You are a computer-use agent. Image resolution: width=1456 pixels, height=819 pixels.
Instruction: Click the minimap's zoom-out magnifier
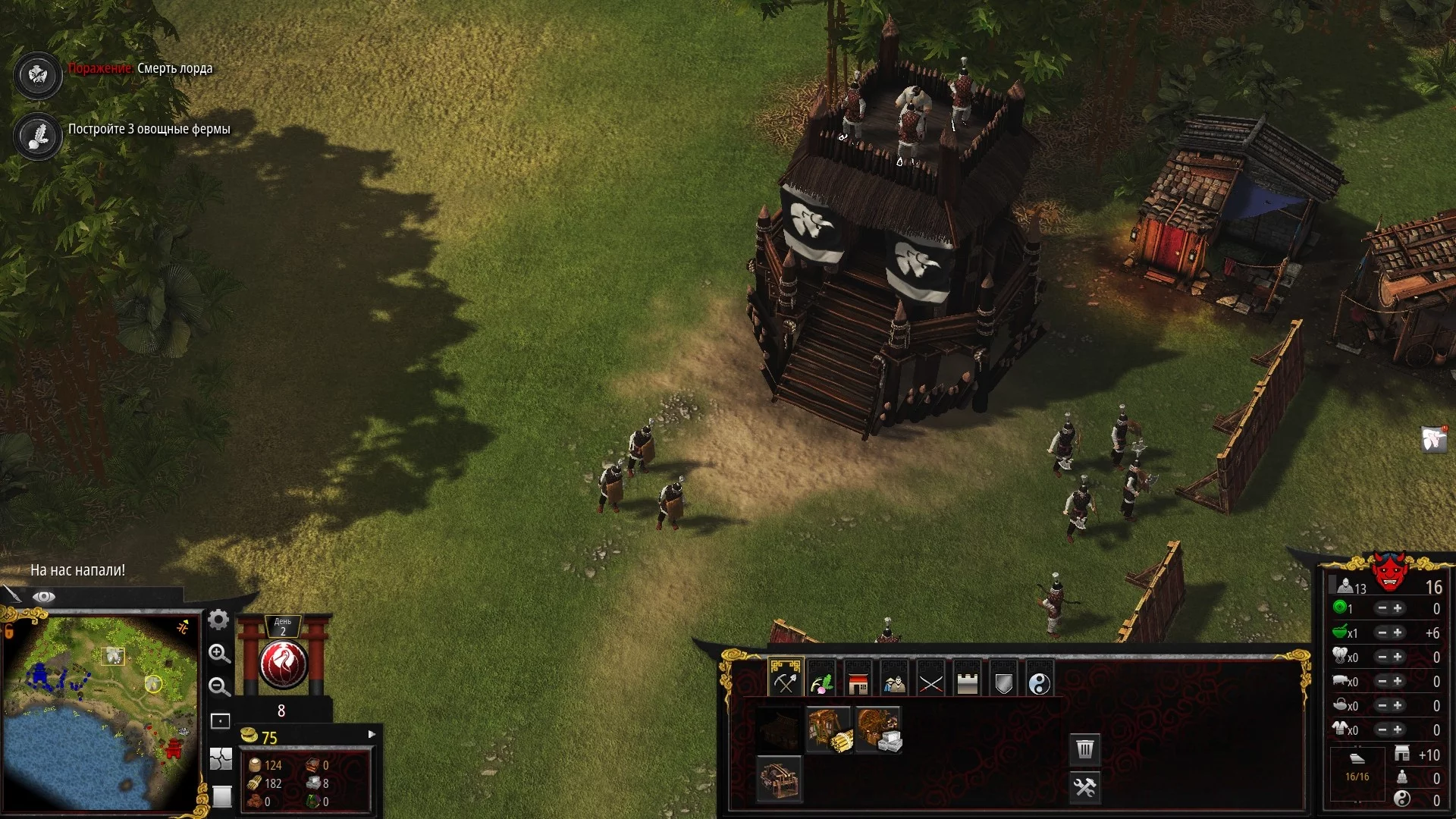[219, 687]
